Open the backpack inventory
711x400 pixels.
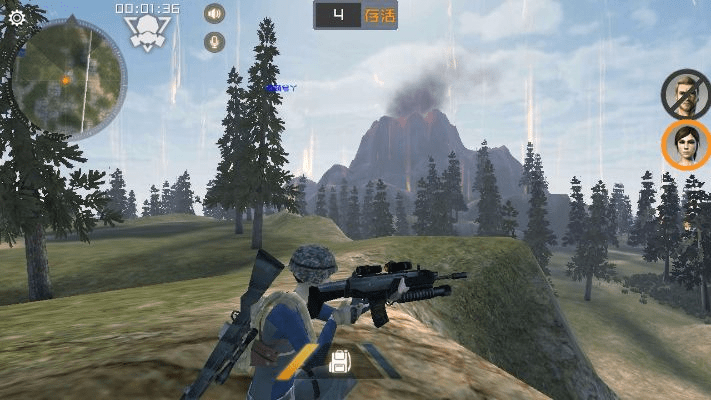pos(339,361)
